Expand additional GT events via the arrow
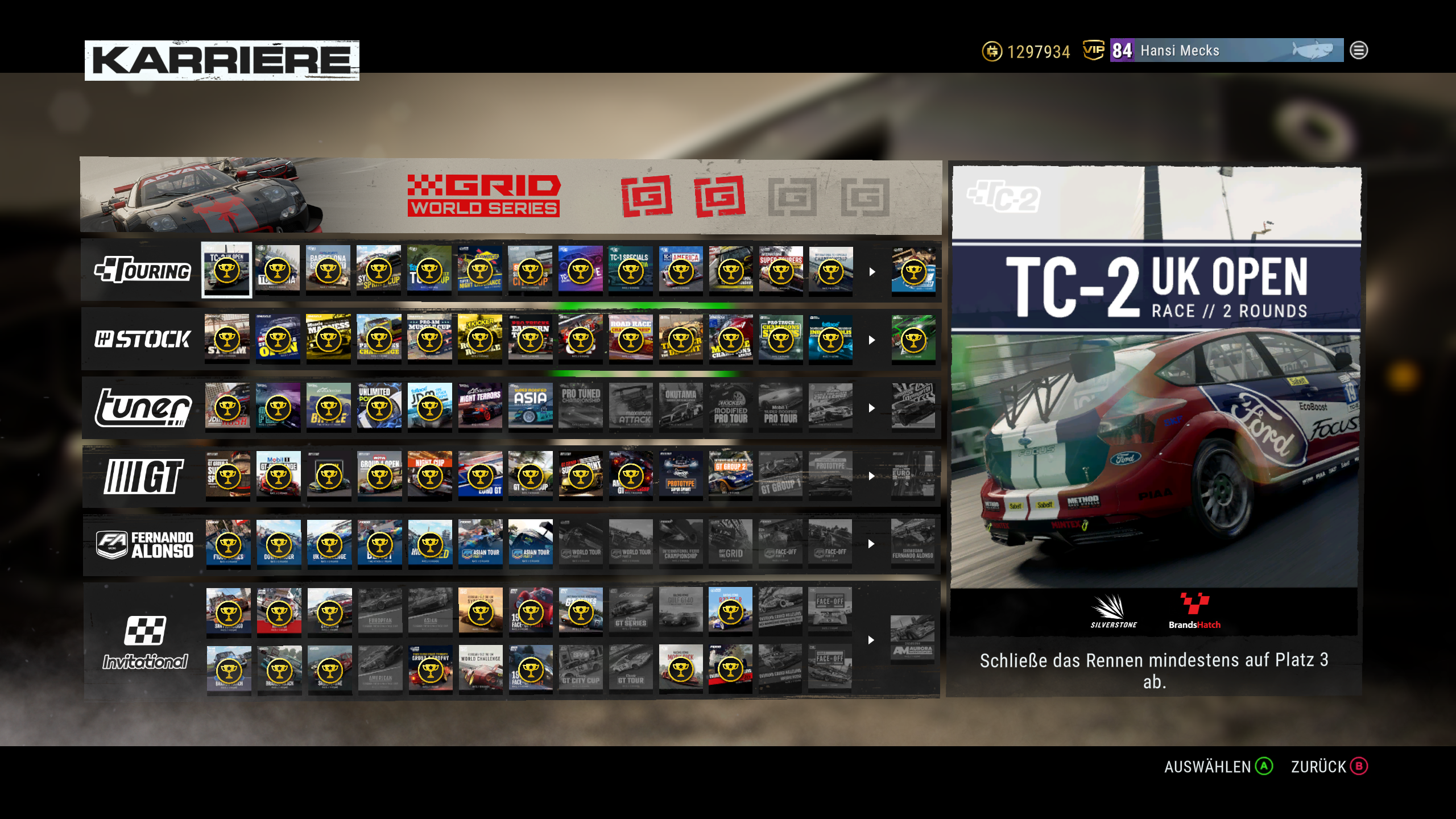This screenshot has width=1456, height=819. (x=871, y=478)
